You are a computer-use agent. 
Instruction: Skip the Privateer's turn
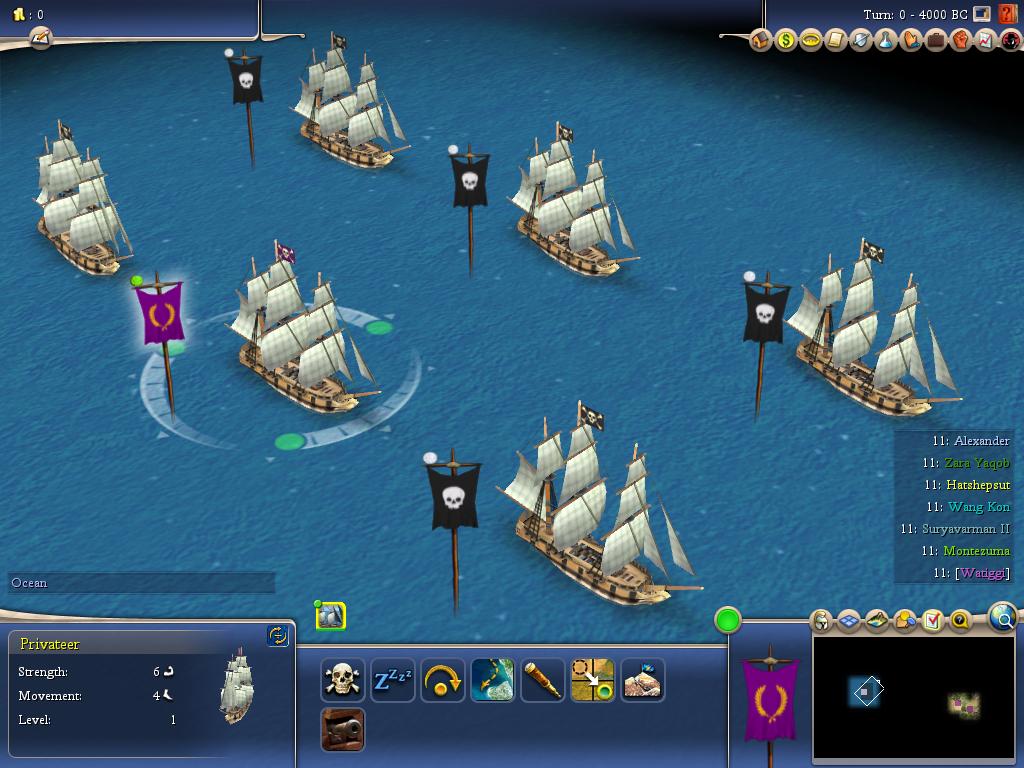tap(443, 680)
